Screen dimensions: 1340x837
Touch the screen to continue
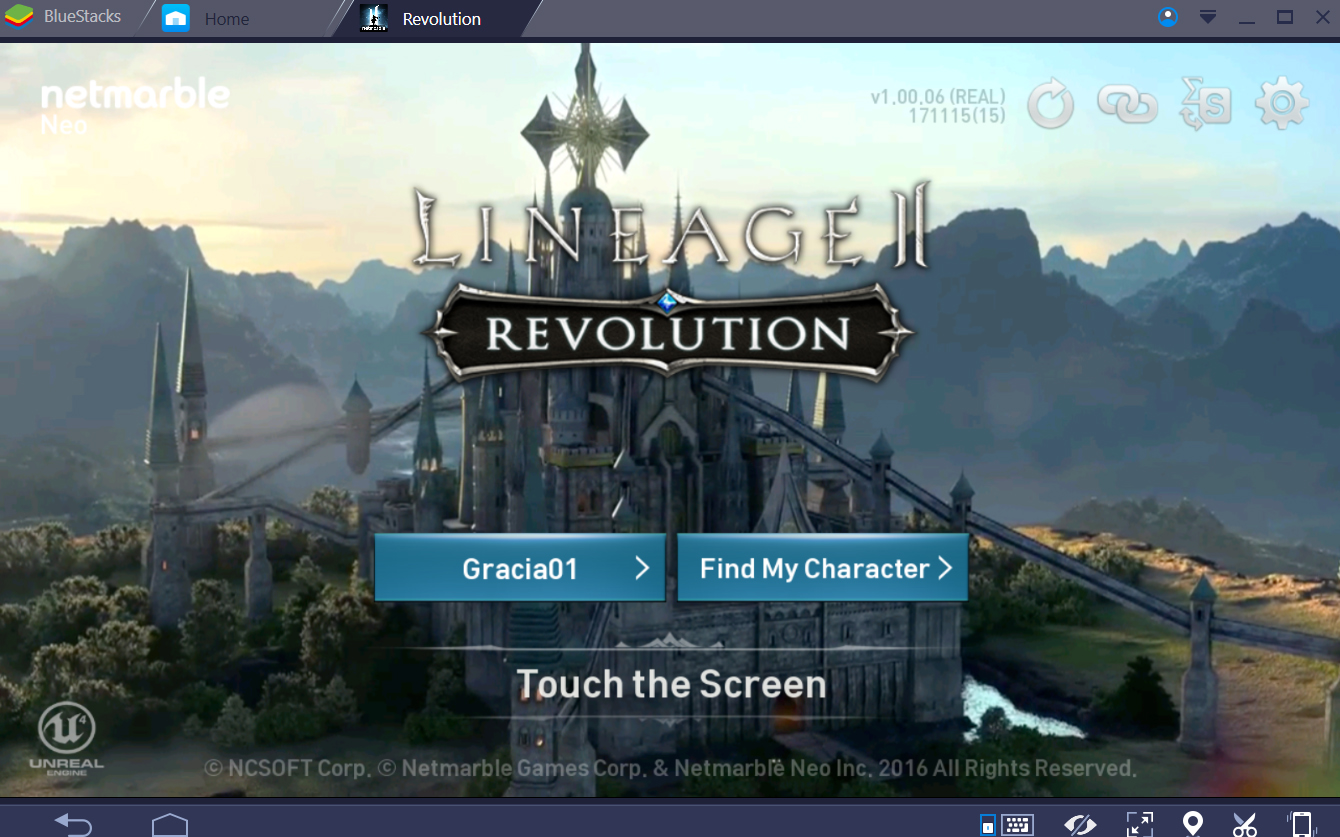click(x=670, y=684)
